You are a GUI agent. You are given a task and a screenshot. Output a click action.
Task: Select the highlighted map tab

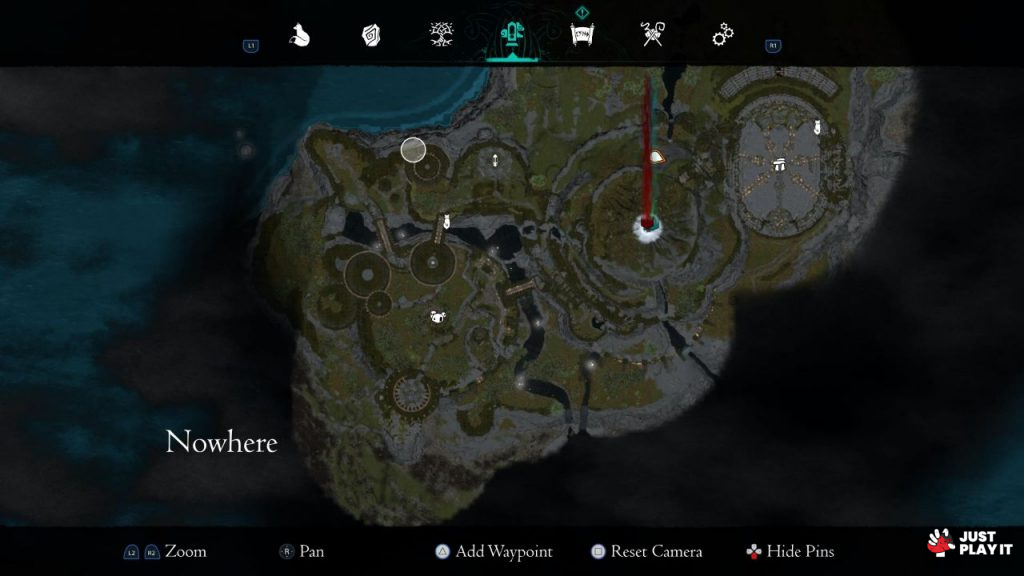[x=510, y=36]
